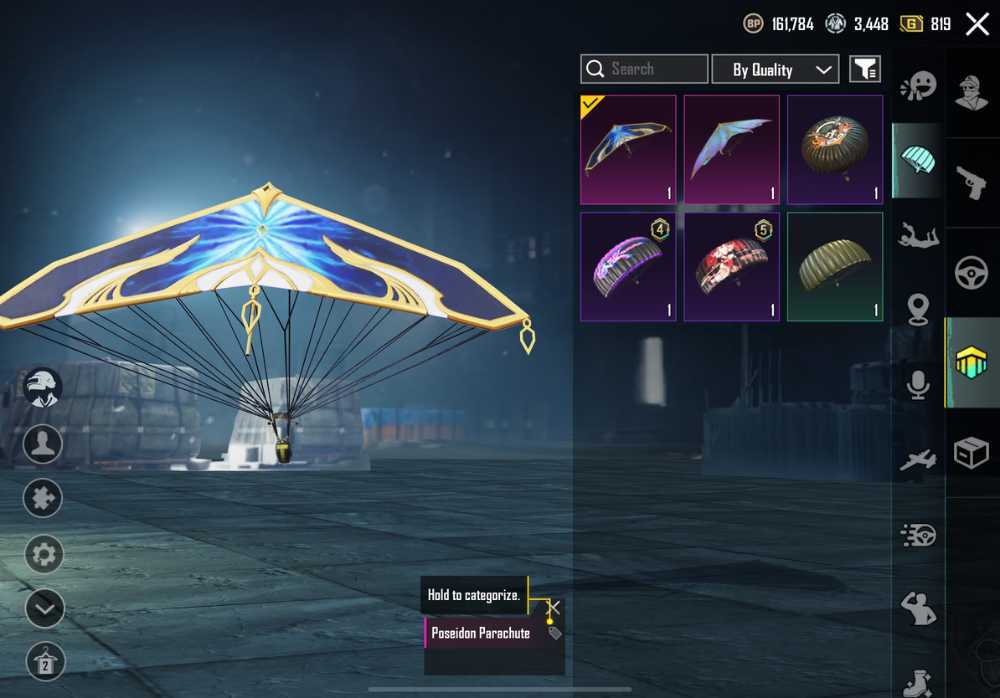Open the microphone voice category
The width and height of the screenshot is (1000, 698).
pos(918,385)
